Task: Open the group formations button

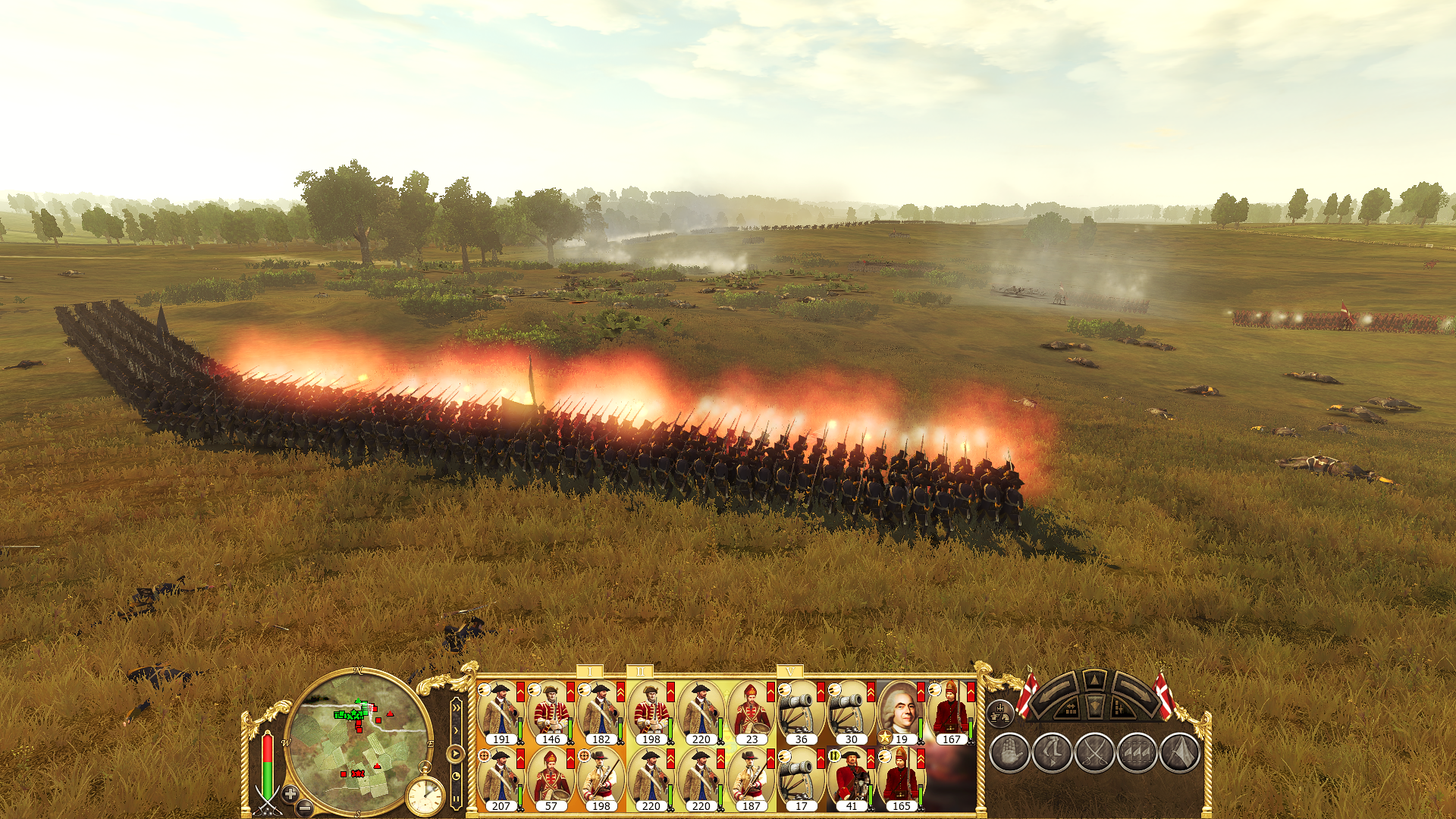Action: click(x=1001, y=712)
